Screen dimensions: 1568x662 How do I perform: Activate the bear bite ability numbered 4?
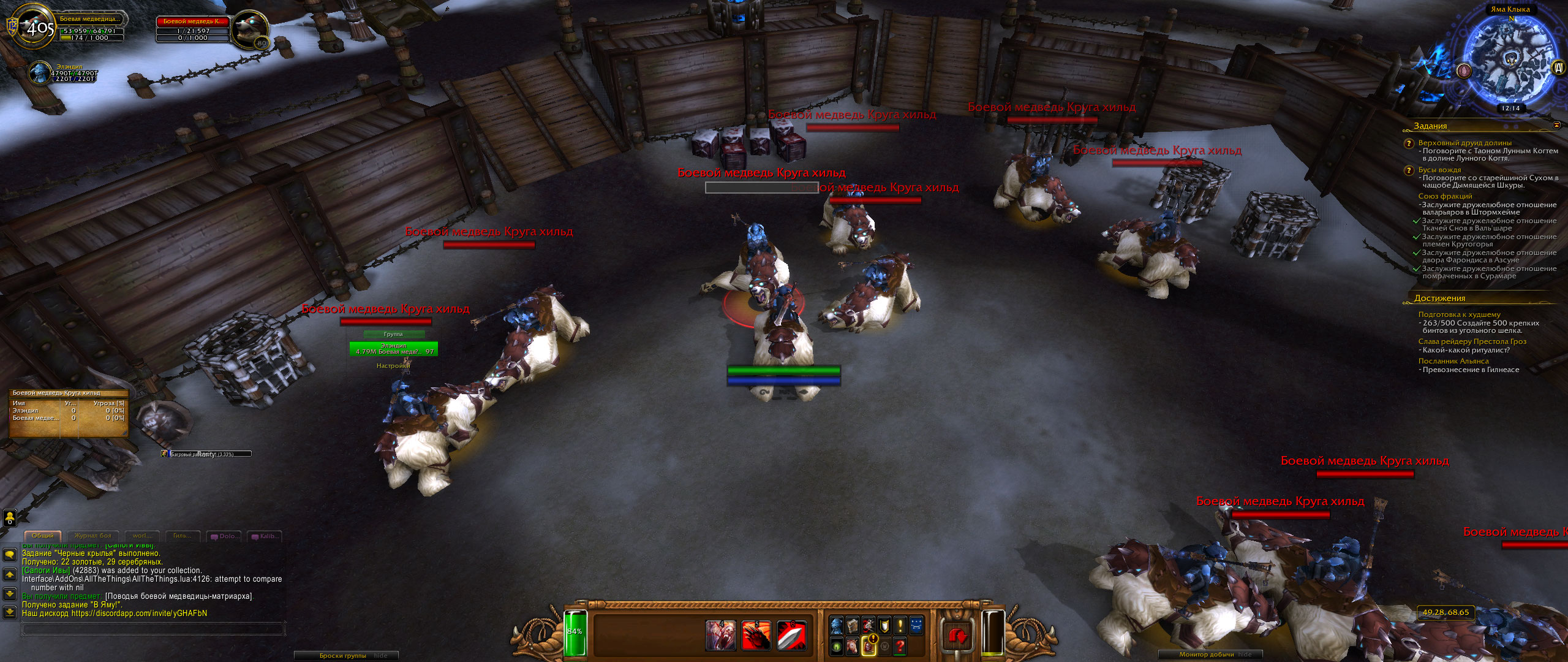click(x=720, y=635)
